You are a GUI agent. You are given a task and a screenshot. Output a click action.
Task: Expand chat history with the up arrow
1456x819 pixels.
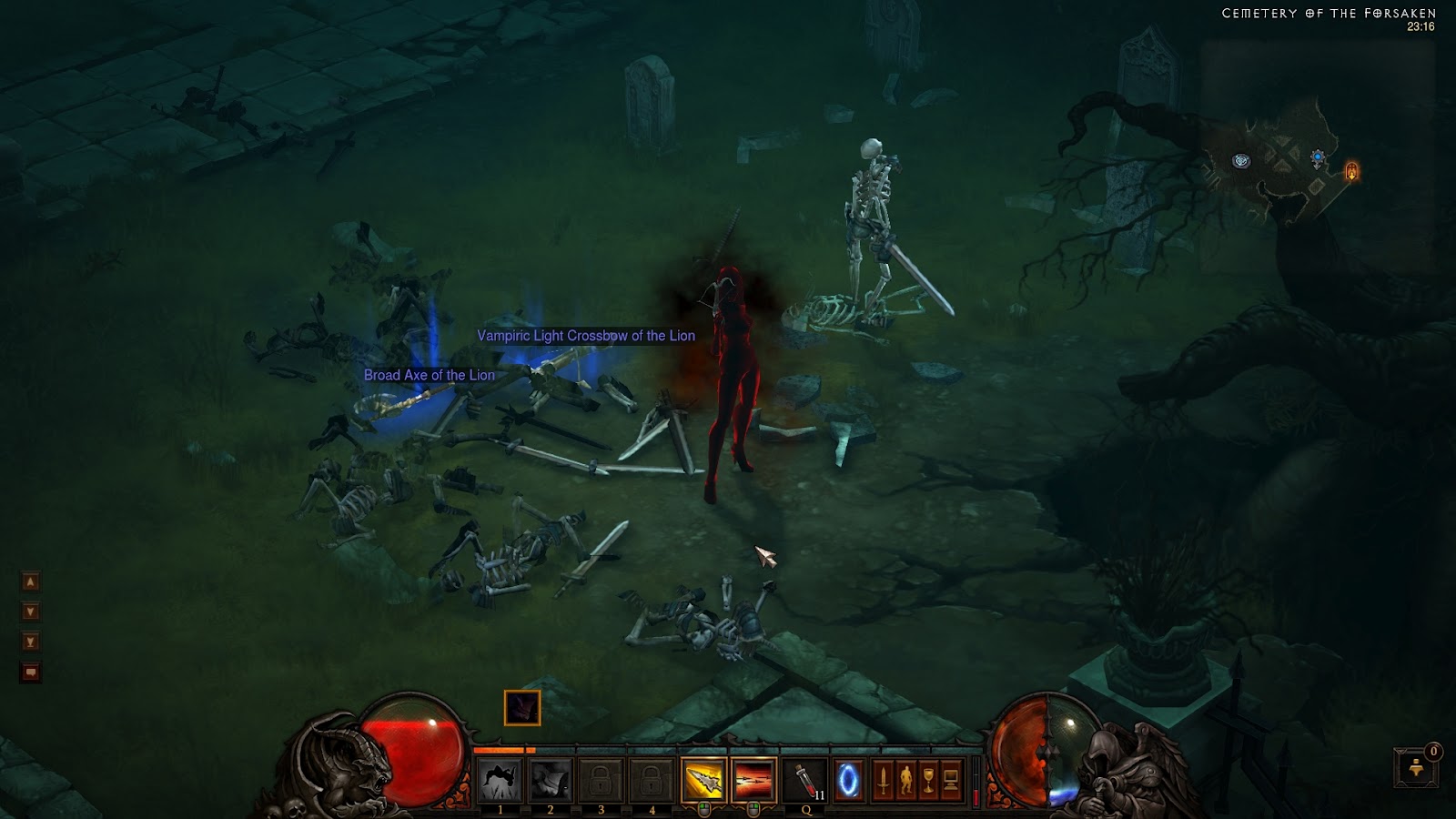[x=31, y=581]
